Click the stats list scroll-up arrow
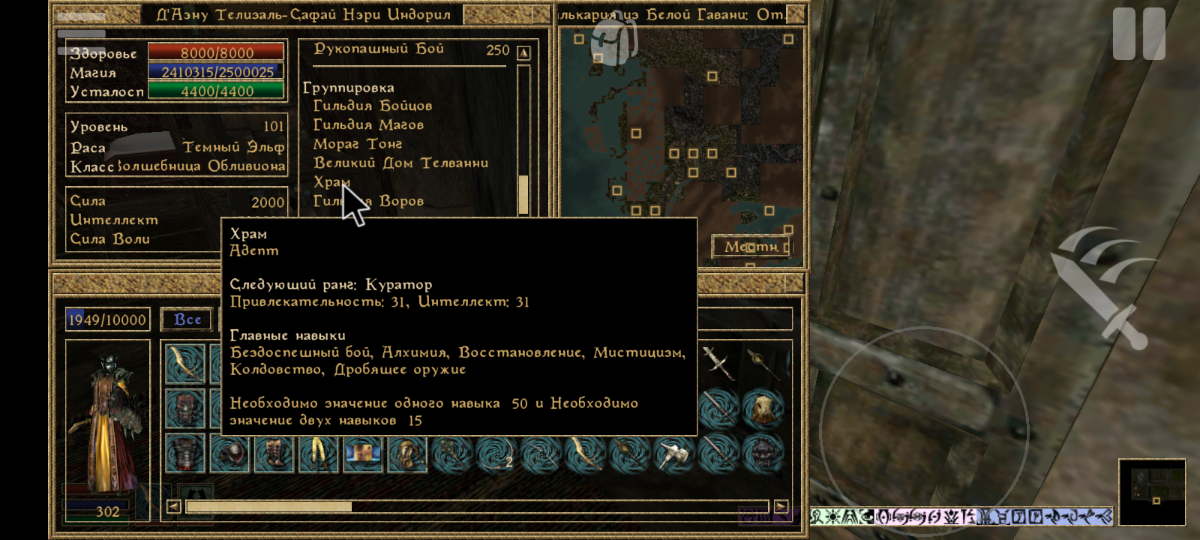 (x=524, y=52)
